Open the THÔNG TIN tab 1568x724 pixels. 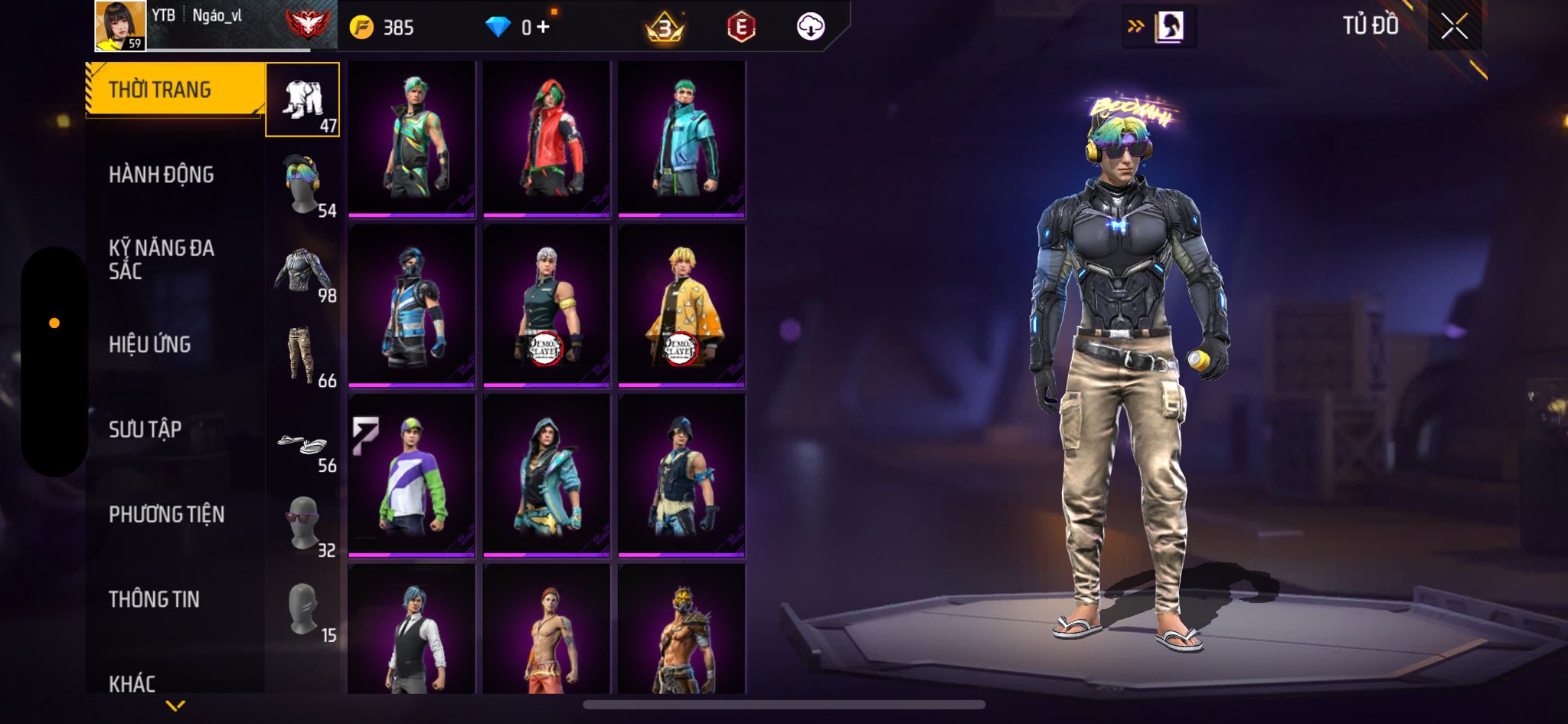pyautogui.click(x=154, y=599)
